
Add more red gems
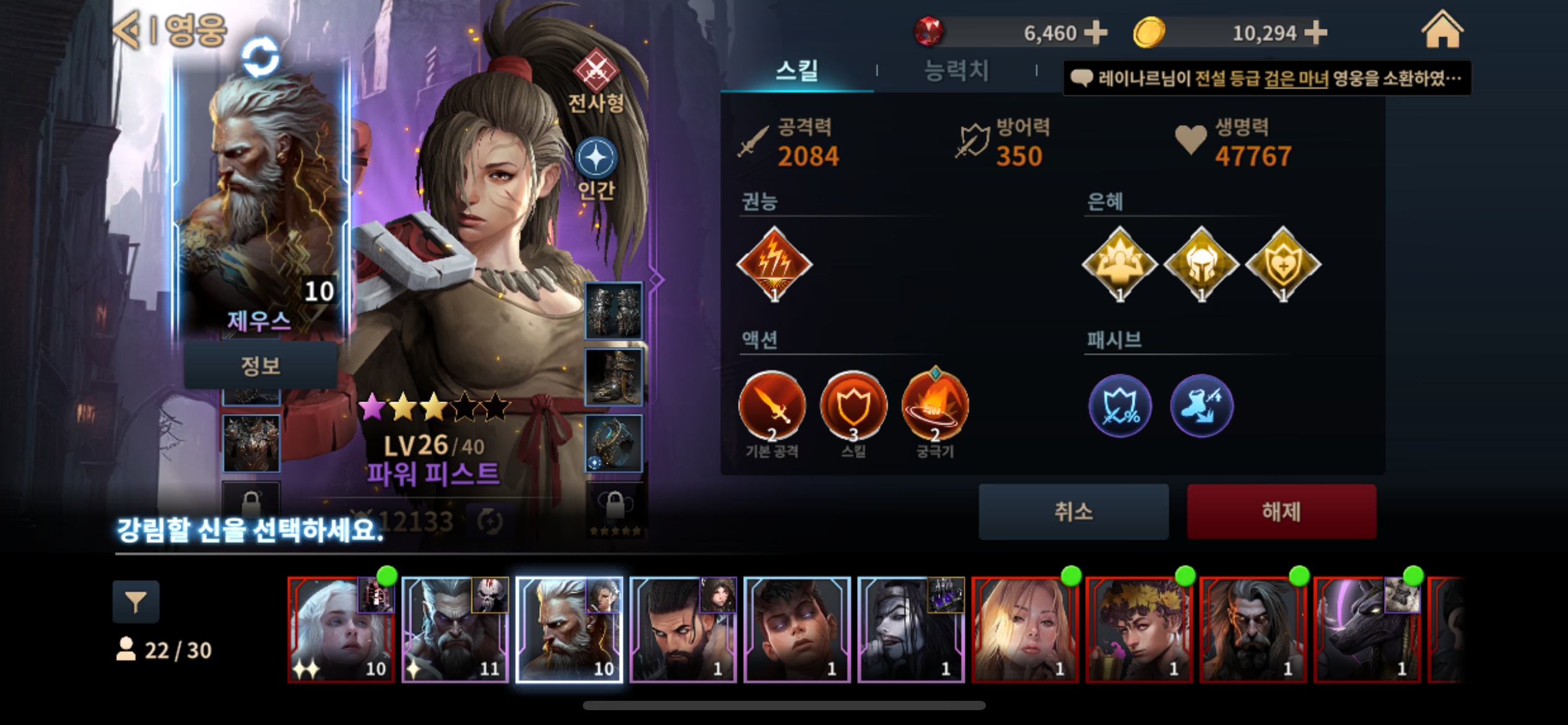1095,33
